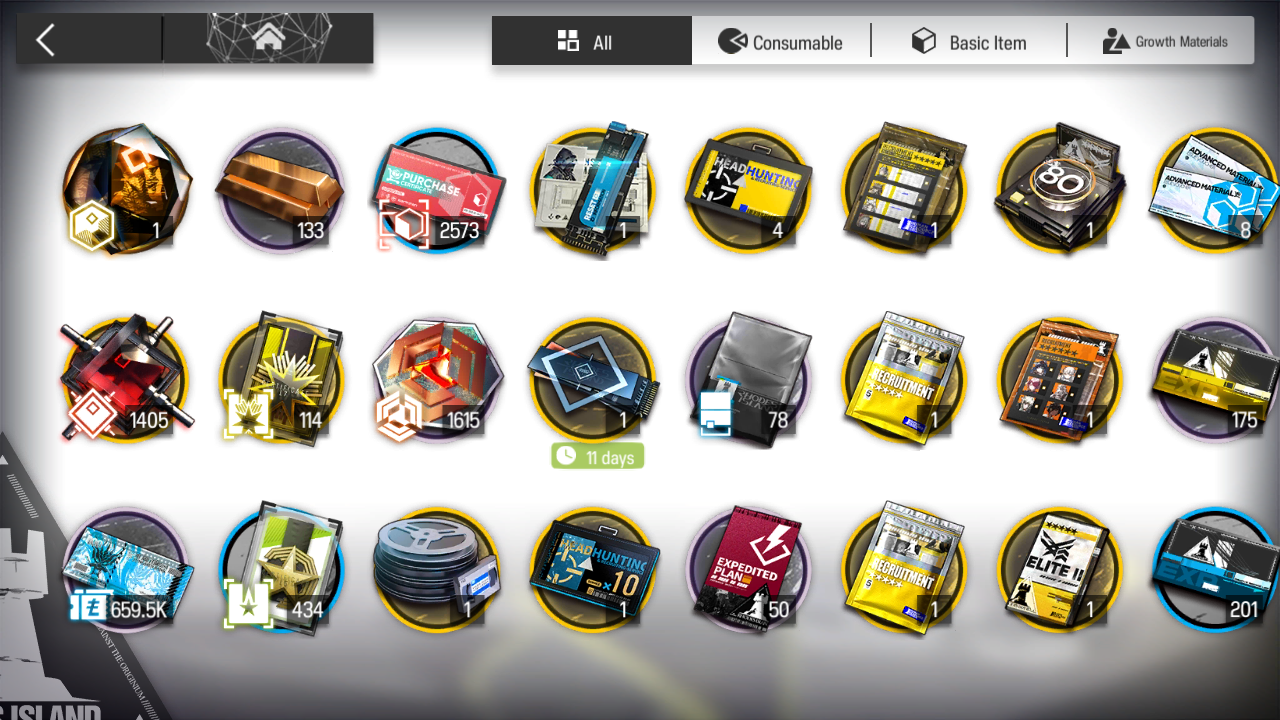Open the Purchase Certificate item

coord(437,190)
